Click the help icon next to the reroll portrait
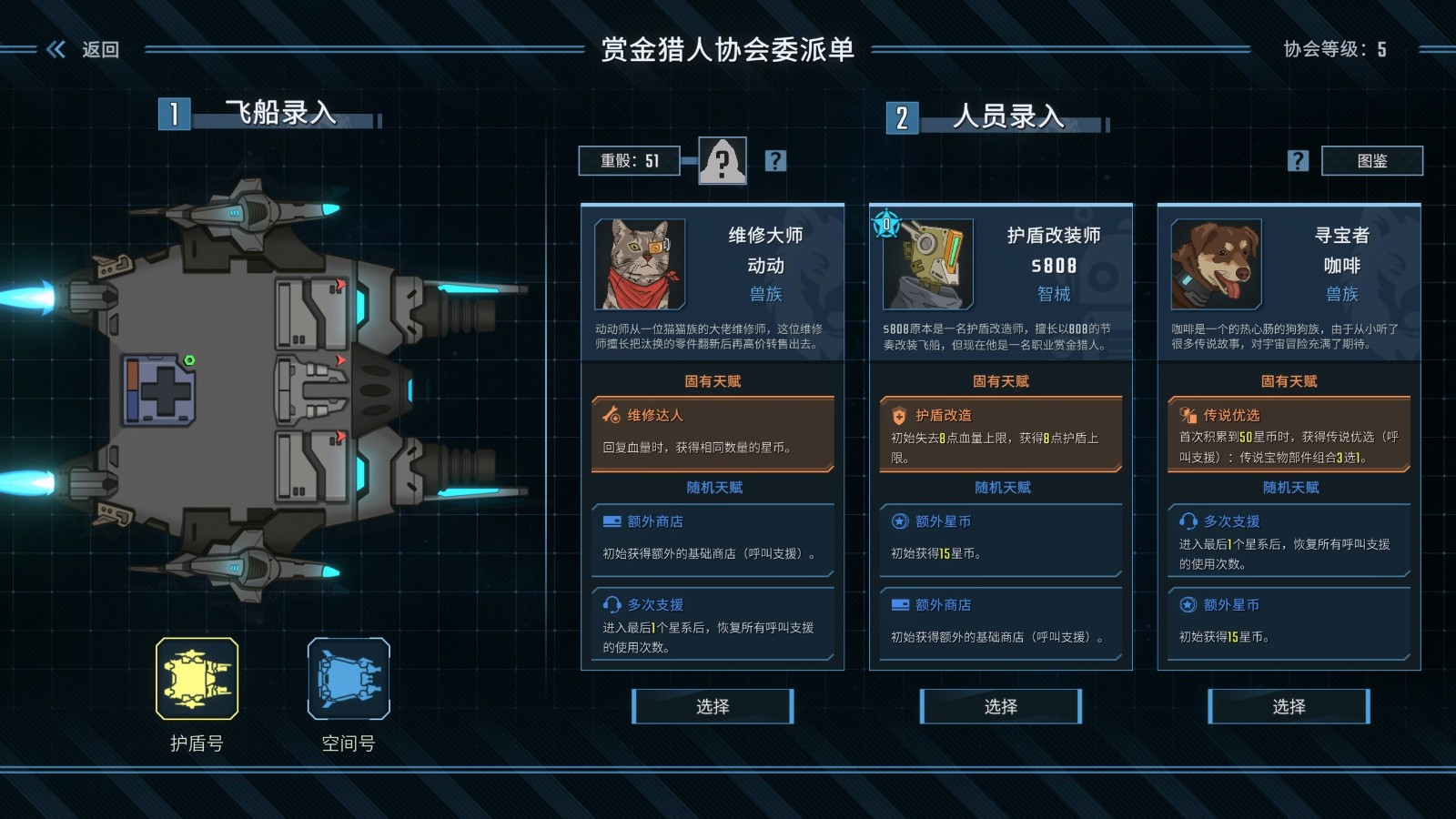 (775, 161)
